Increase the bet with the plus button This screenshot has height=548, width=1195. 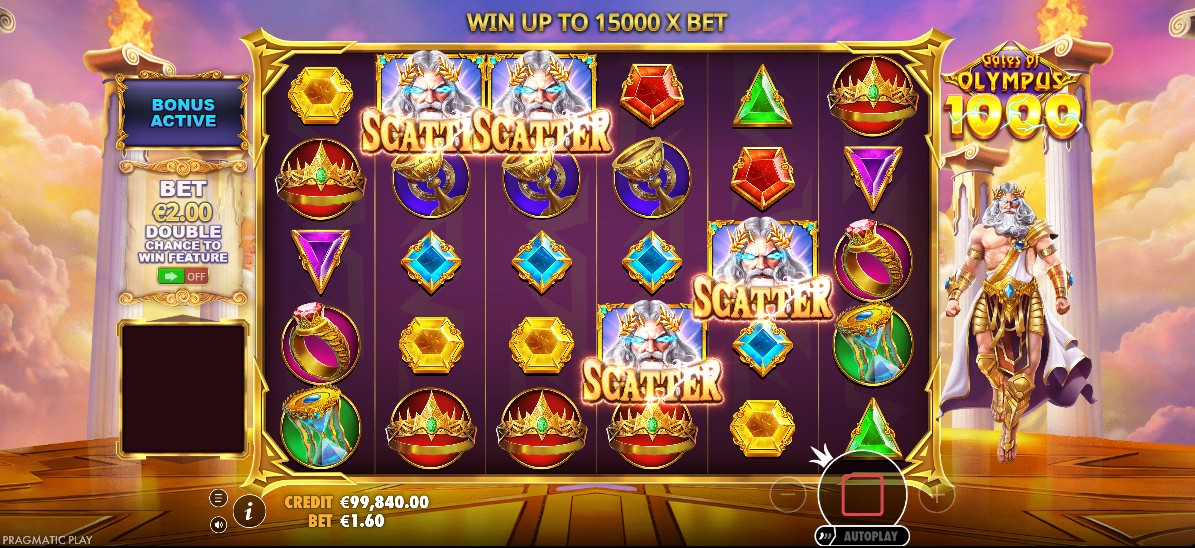tap(937, 493)
